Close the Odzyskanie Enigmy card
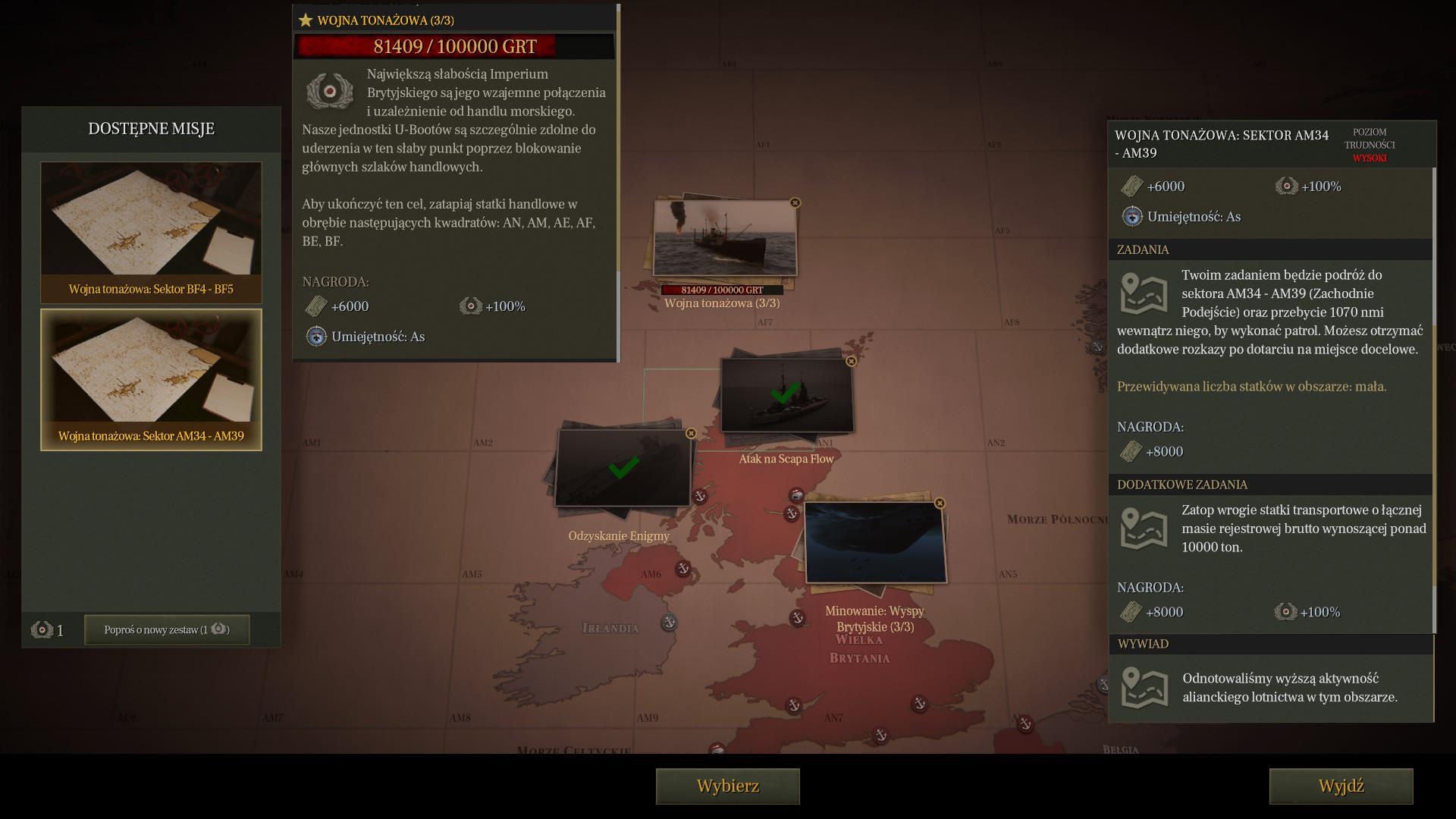 pyautogui.click(x=691, y=434)
